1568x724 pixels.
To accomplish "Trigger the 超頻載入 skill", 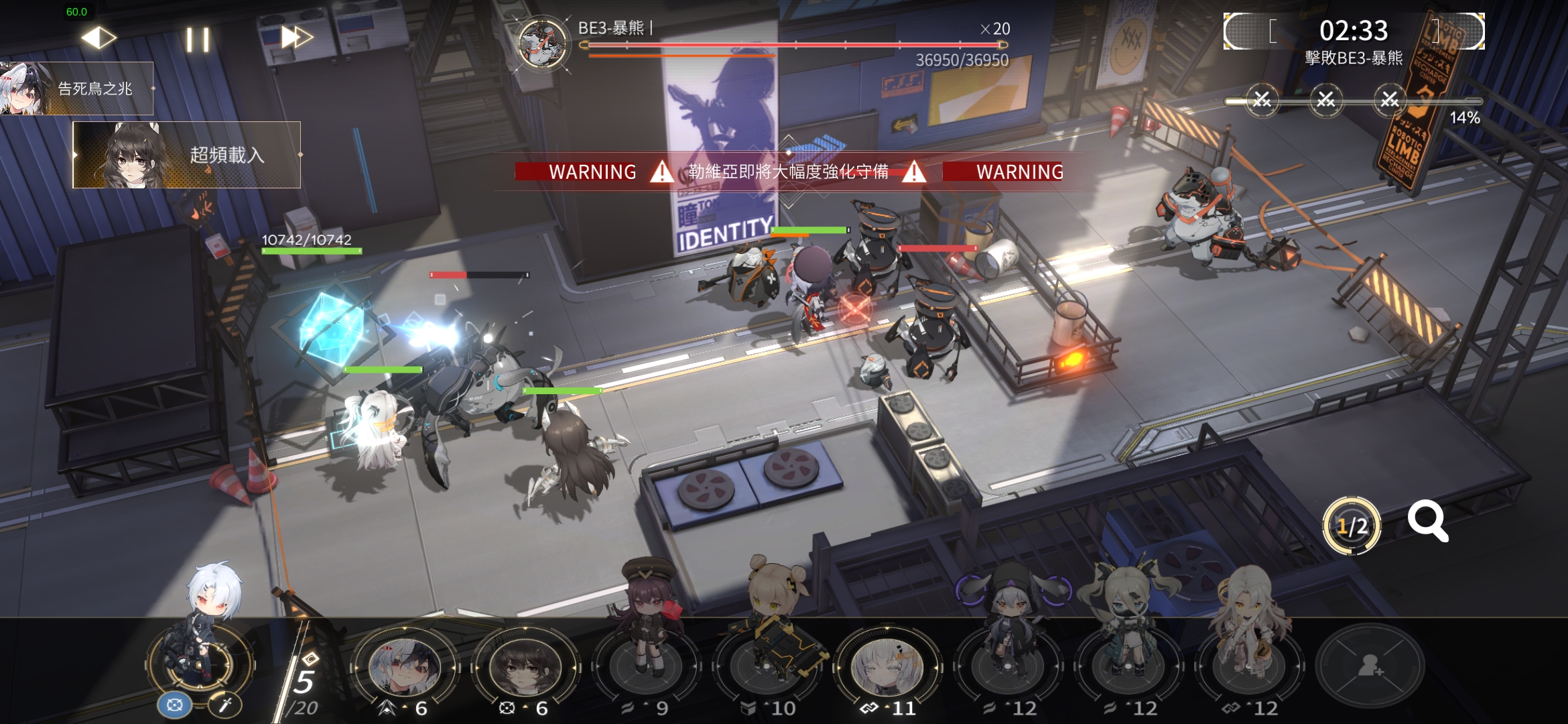I will point(187,155).
